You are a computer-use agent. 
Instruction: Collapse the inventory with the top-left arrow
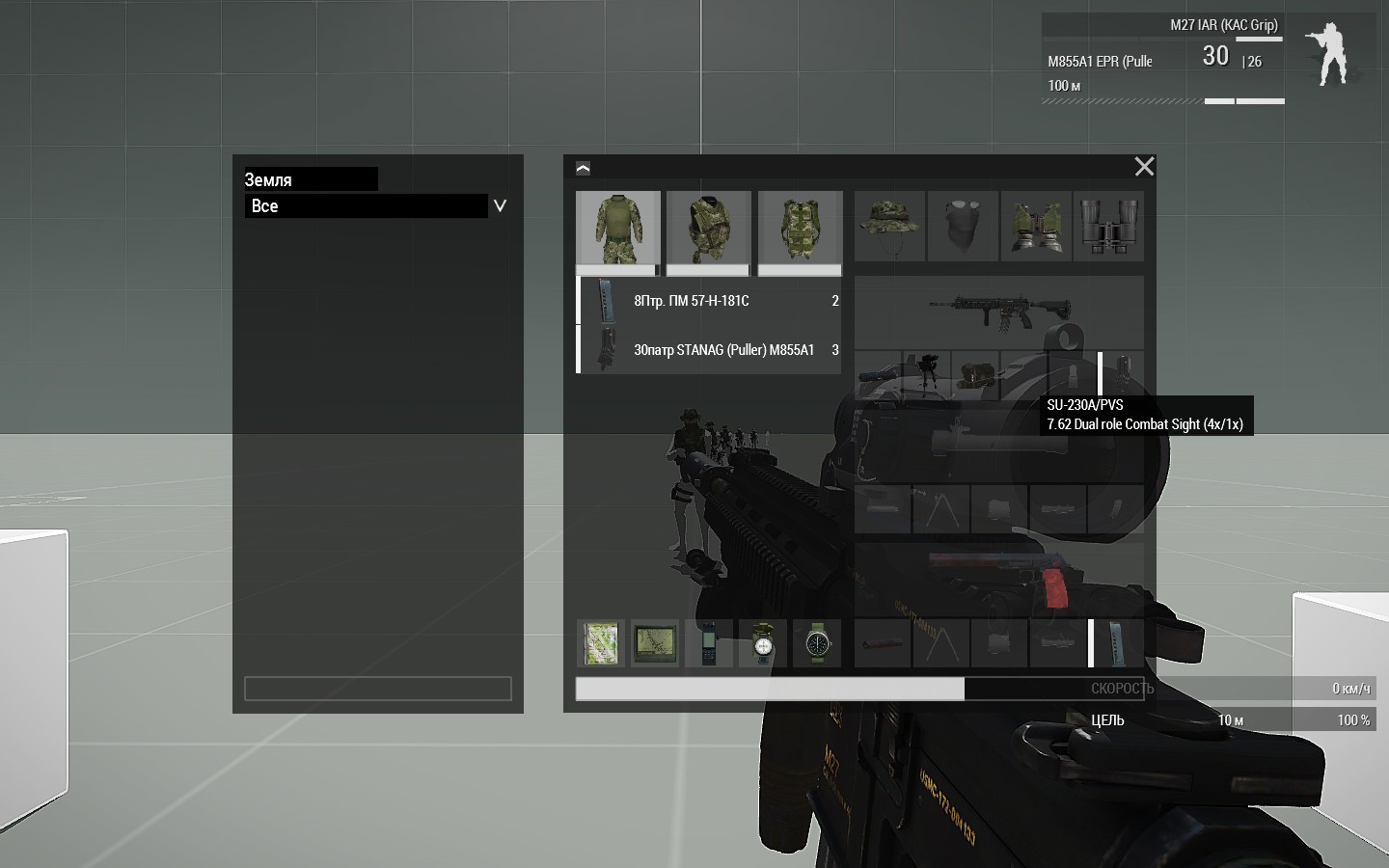583,168
